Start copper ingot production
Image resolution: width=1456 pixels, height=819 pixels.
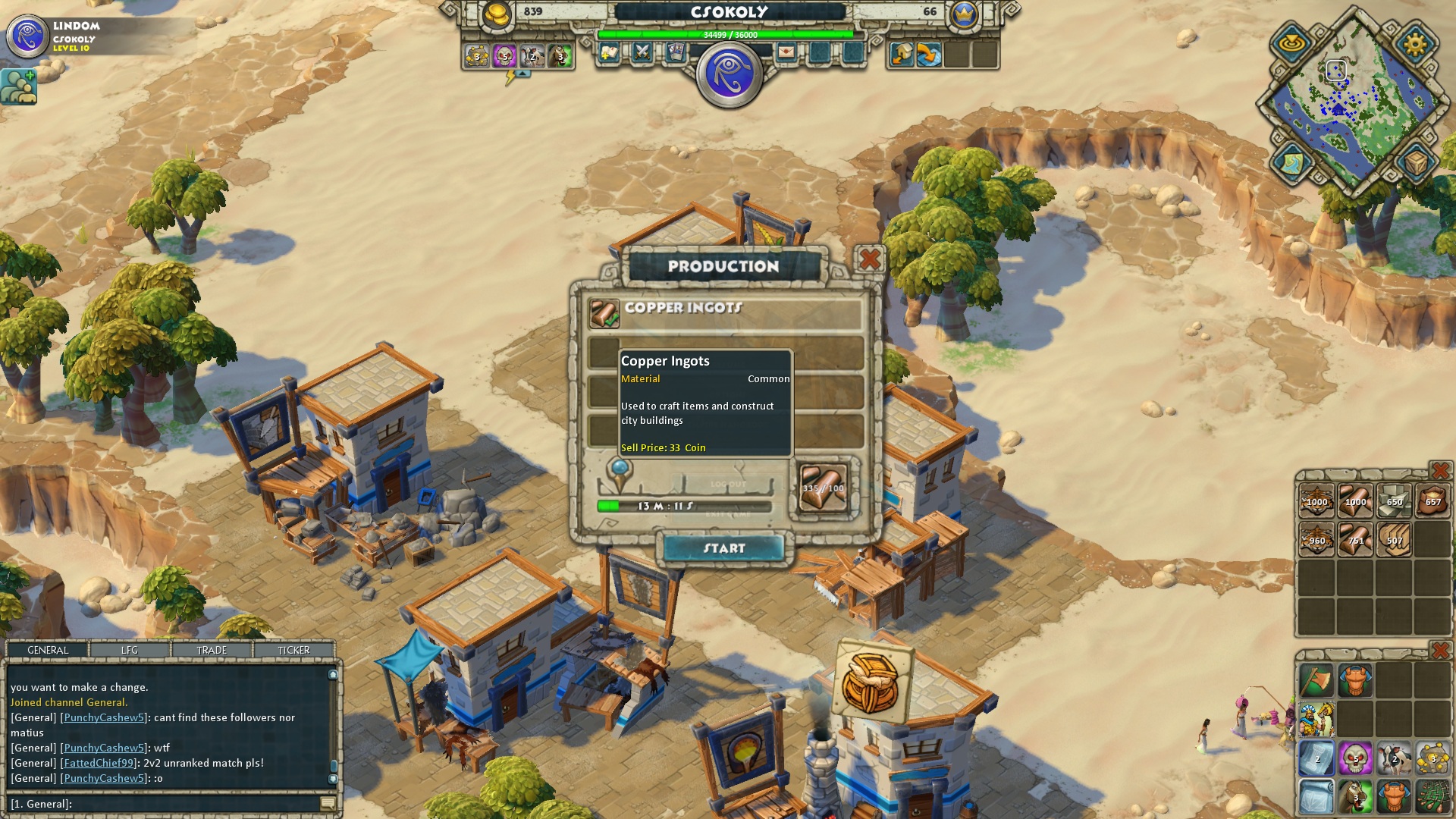coord(723,548)
